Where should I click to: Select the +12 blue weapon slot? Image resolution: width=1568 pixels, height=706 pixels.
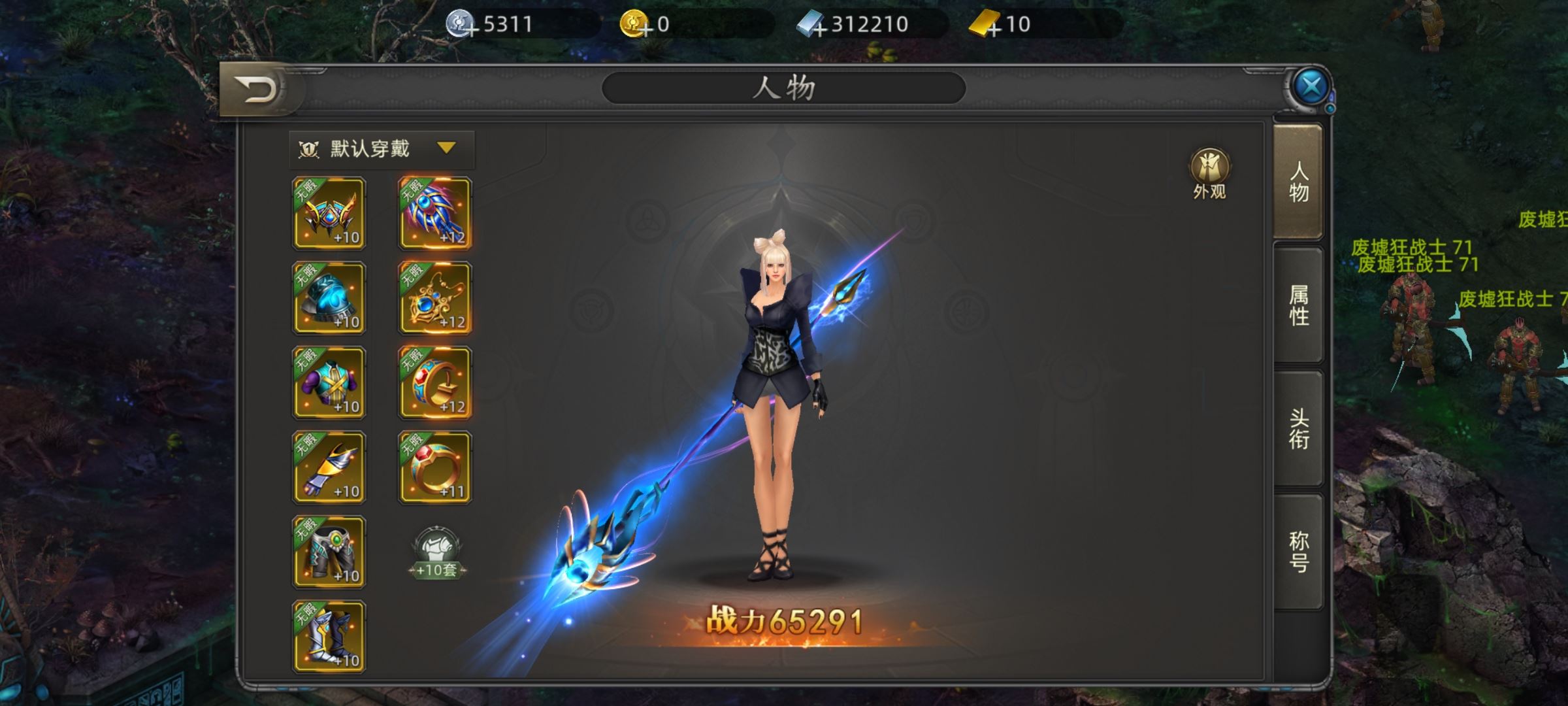[x=434, y=213]
